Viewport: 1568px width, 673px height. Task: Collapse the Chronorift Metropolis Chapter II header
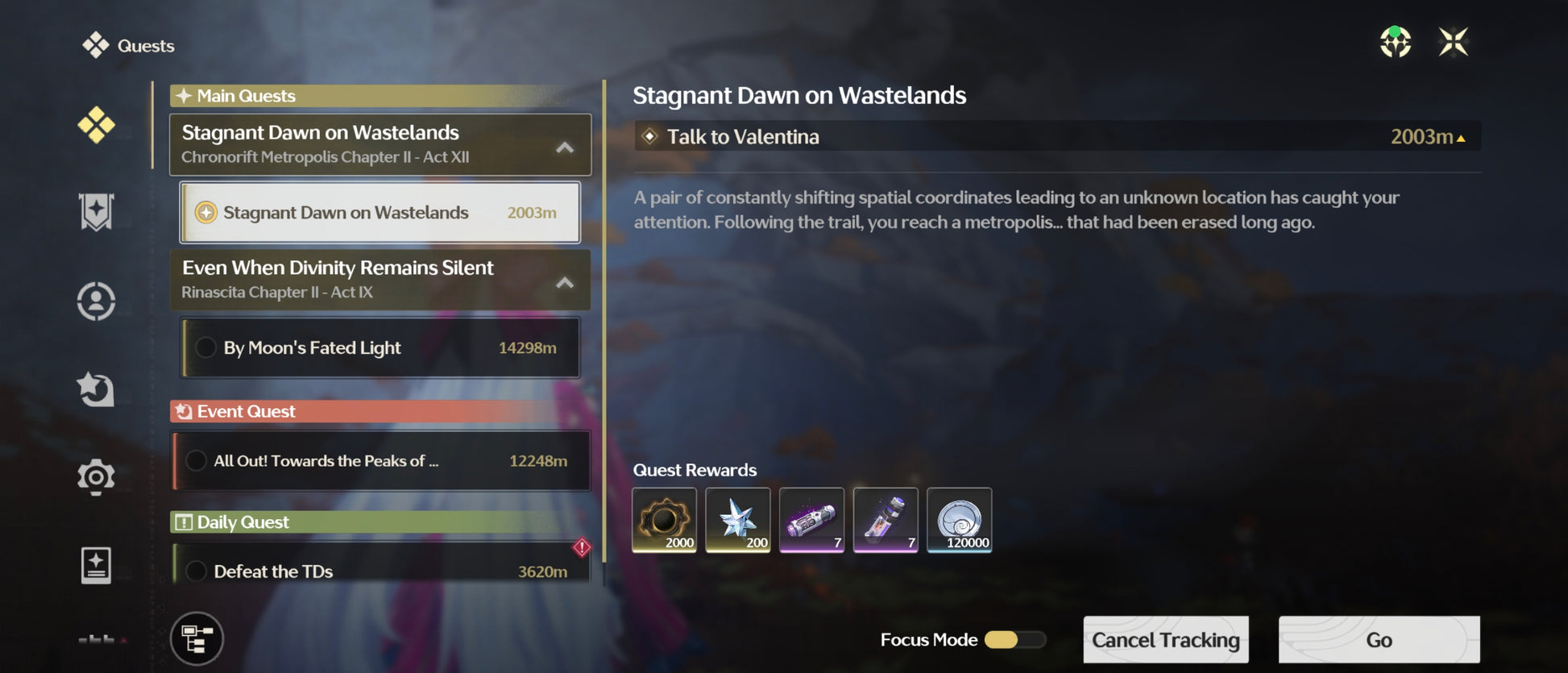(x=565, y=147)
